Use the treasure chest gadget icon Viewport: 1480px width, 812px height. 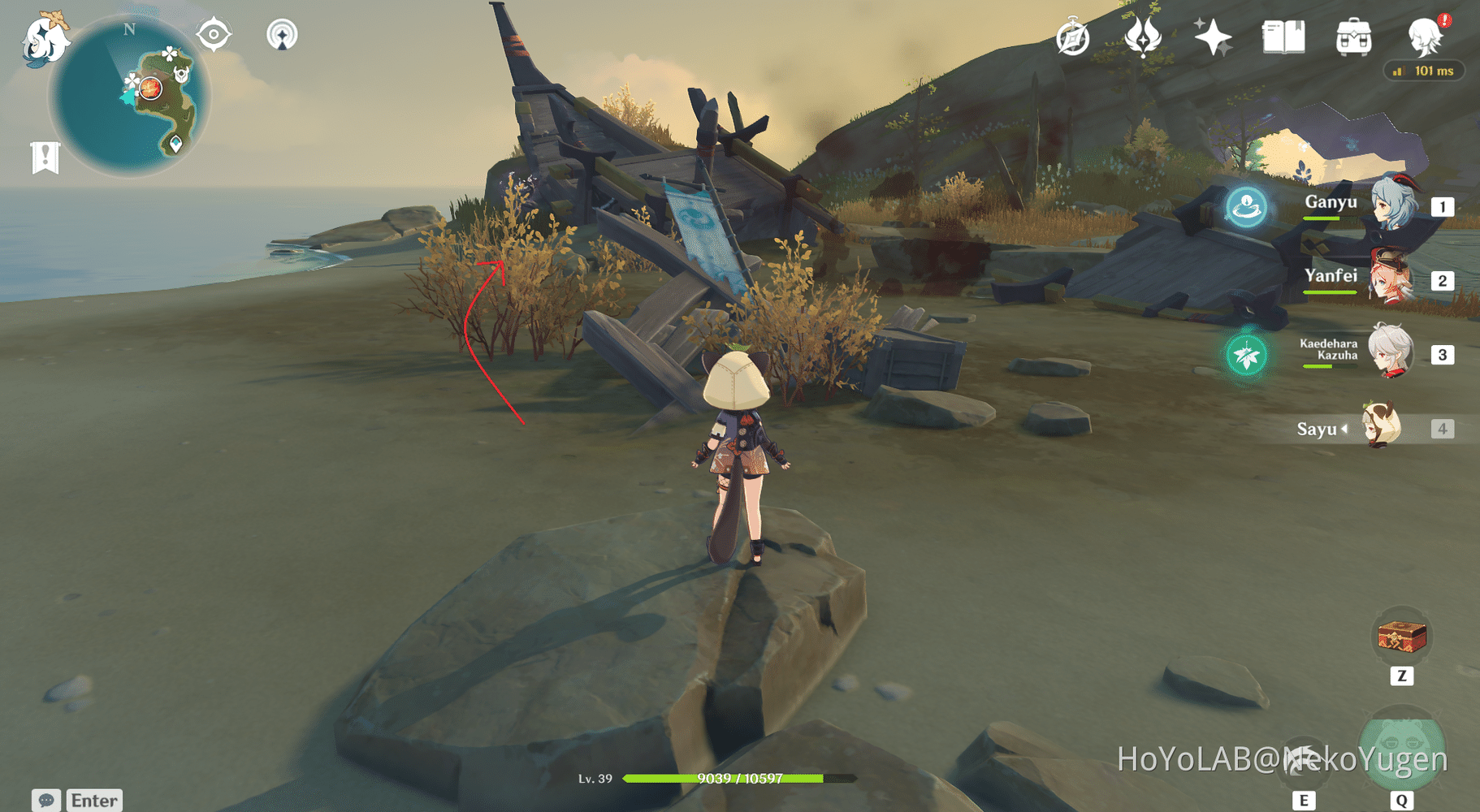(1402, 637)
